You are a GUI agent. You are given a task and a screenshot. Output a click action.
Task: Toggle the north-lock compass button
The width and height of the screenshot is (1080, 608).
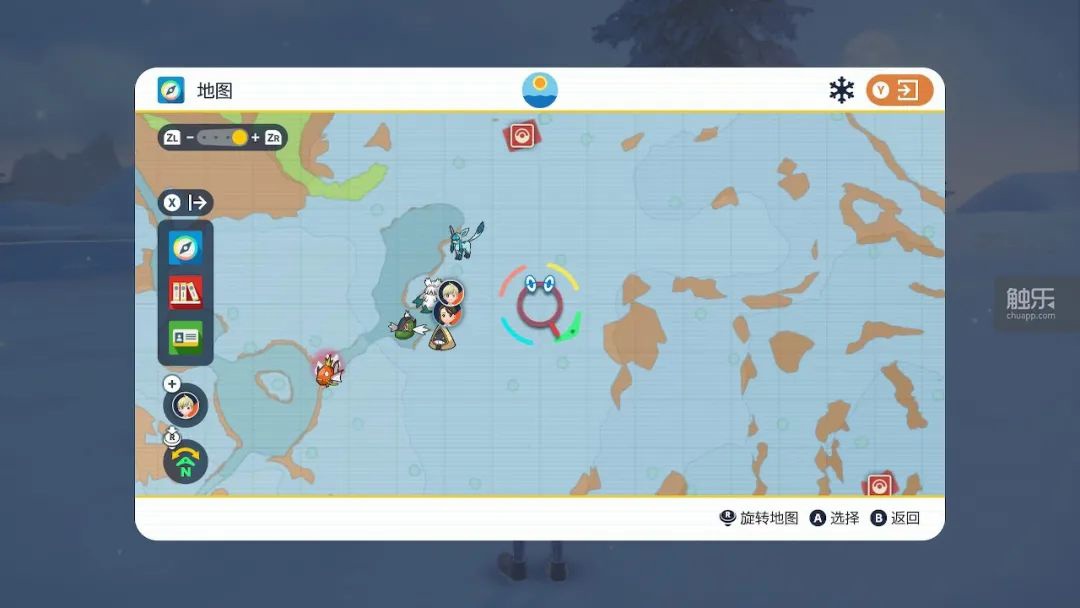(x=186, y=461)
